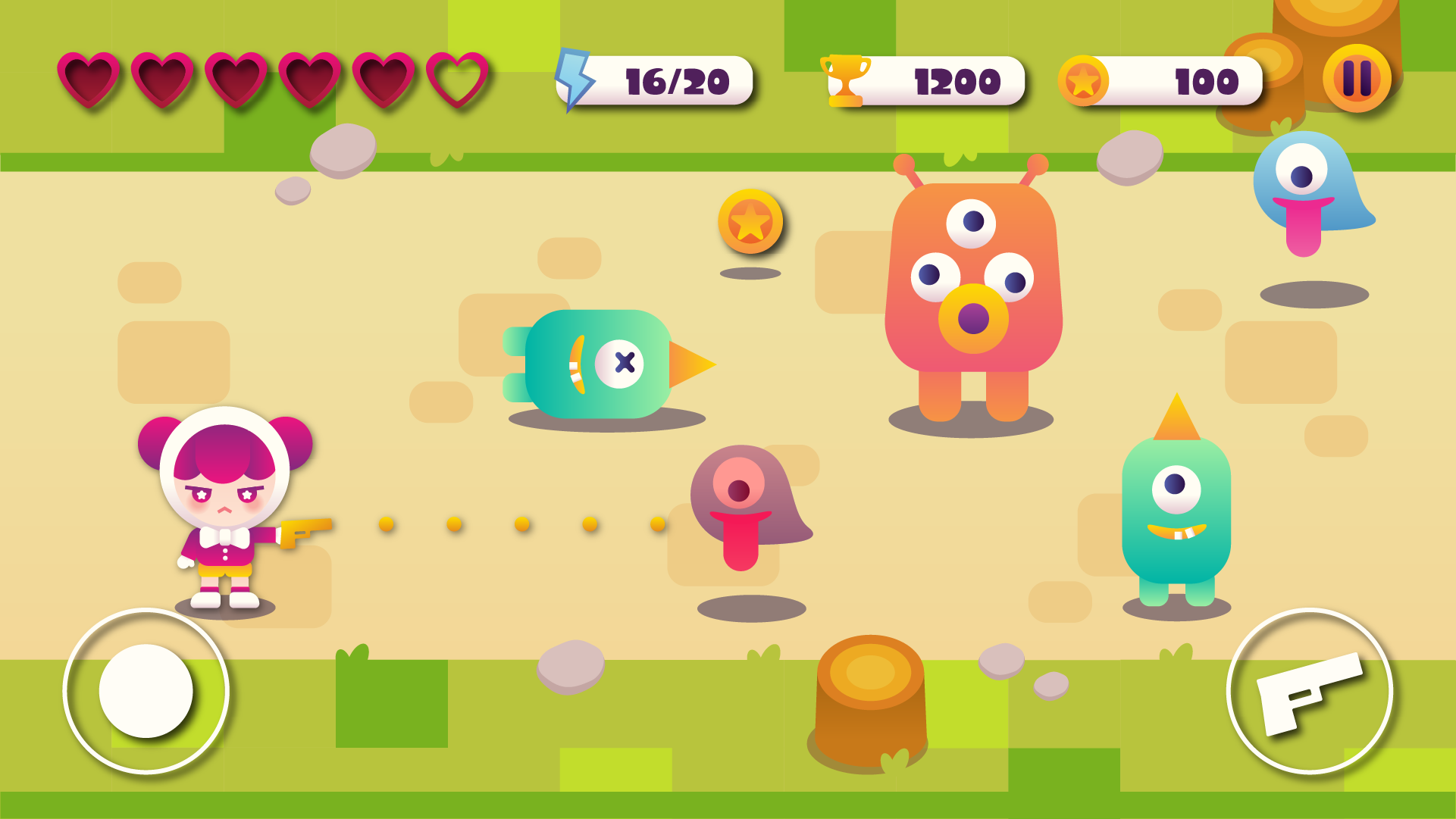The width and height of the screenshot is (1456, 819).
Task: Touch the white virtual joystick knob
Action: (146, 691)
